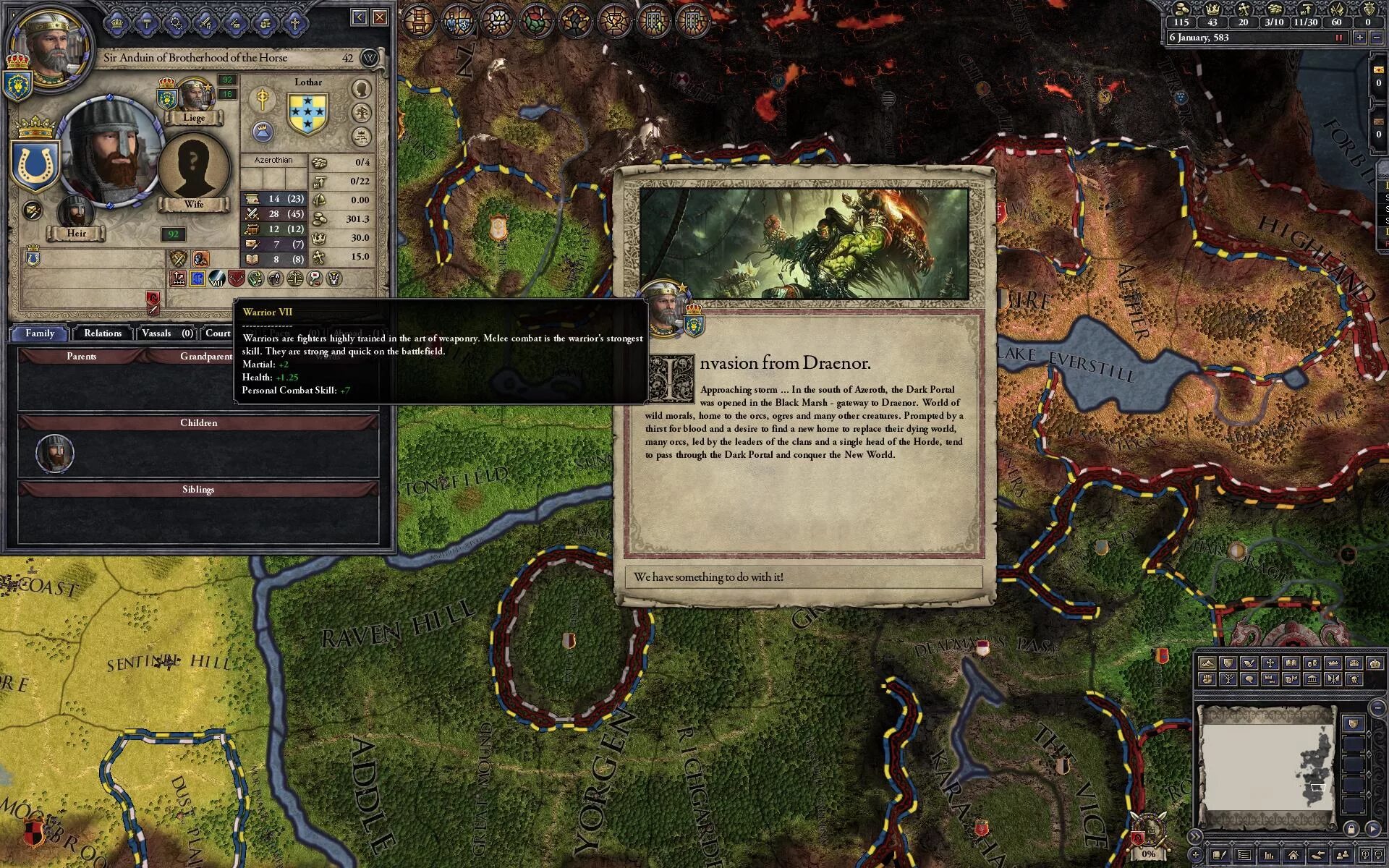Select the Family tab
This screenshot has height=868, width=1389.
coord(40,333)
